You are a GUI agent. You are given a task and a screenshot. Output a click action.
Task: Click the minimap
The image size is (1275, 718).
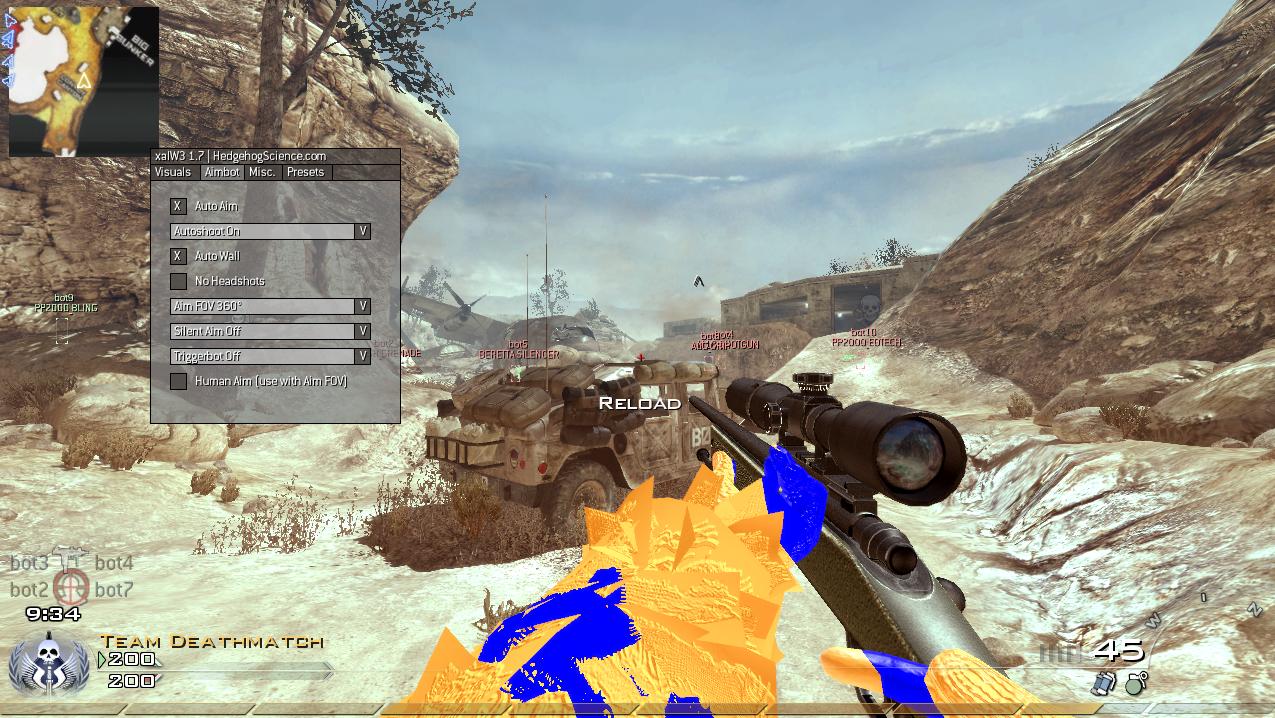pyautogui.click(x=84, y=81)
